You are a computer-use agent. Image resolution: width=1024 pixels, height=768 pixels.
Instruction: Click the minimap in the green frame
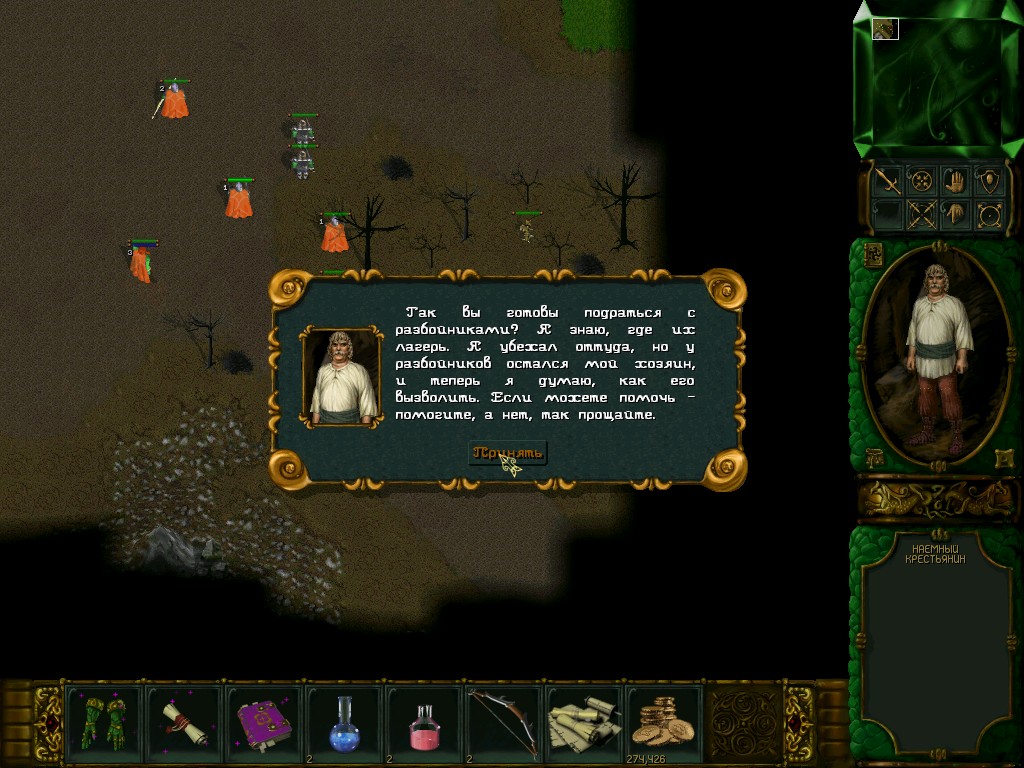[x=936, y=83]
